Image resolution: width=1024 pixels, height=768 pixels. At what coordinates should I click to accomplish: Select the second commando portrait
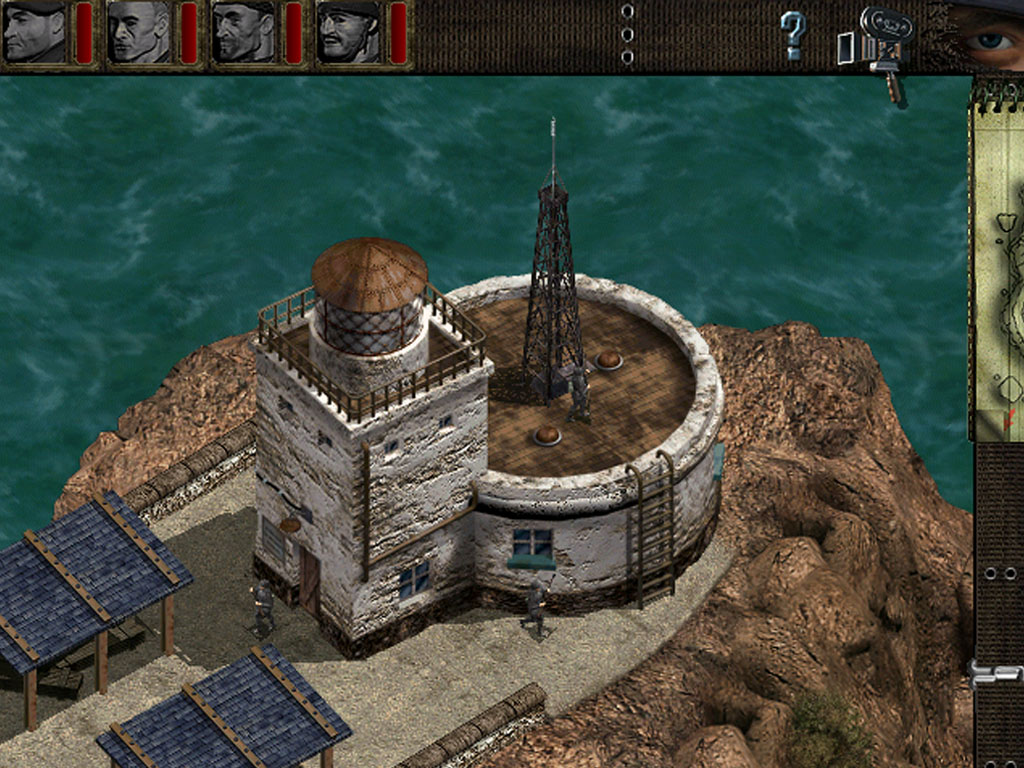(138, 33)
